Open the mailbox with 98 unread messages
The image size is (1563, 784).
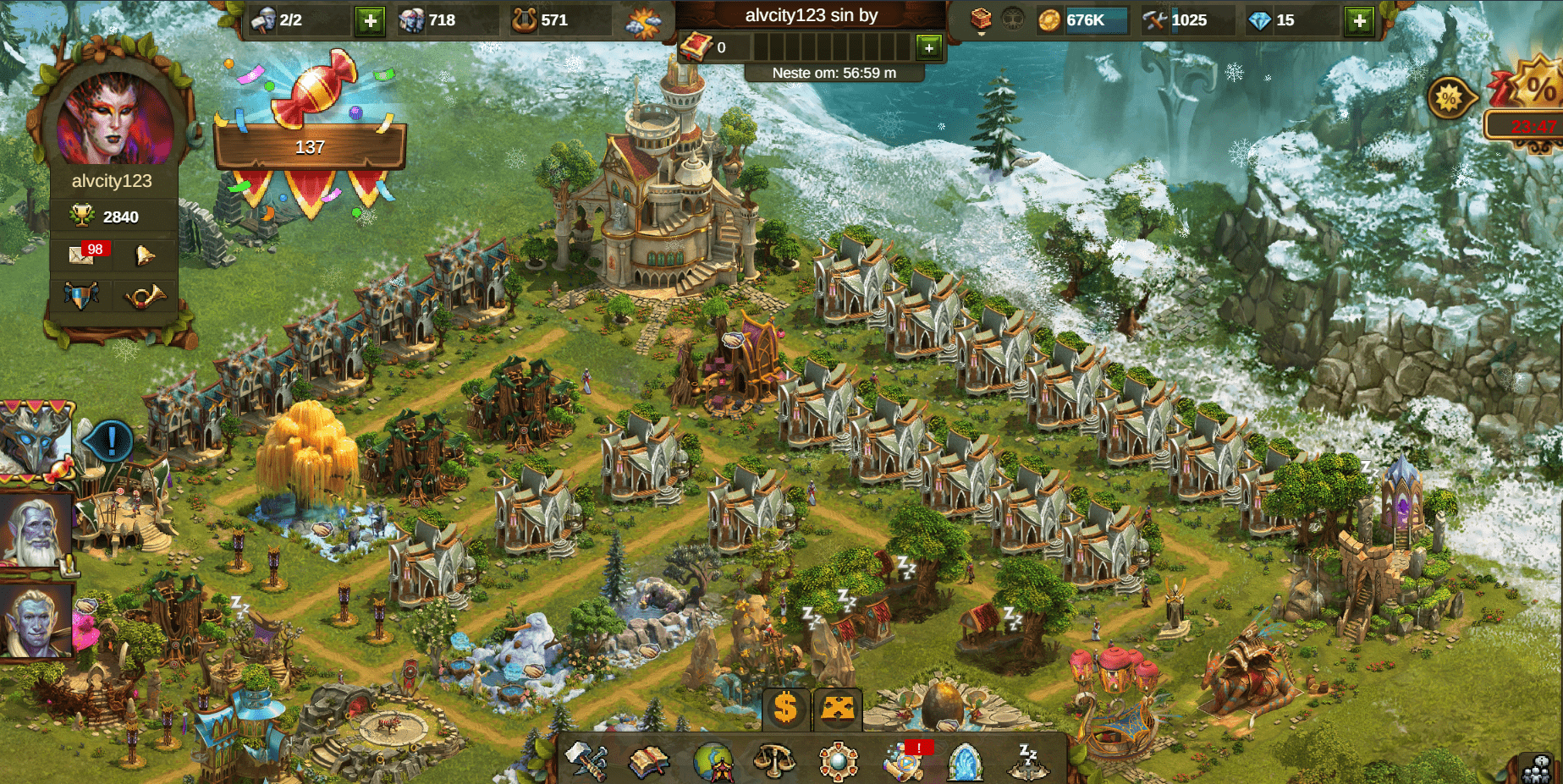point(83,254)
